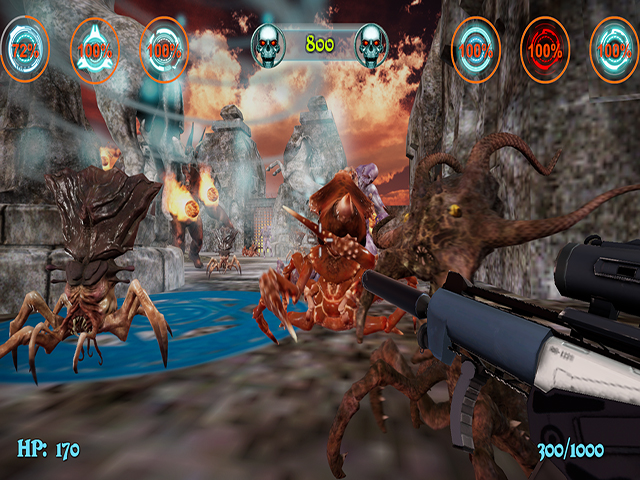Trigger the red circular ability icon

[x=545, y=47]
